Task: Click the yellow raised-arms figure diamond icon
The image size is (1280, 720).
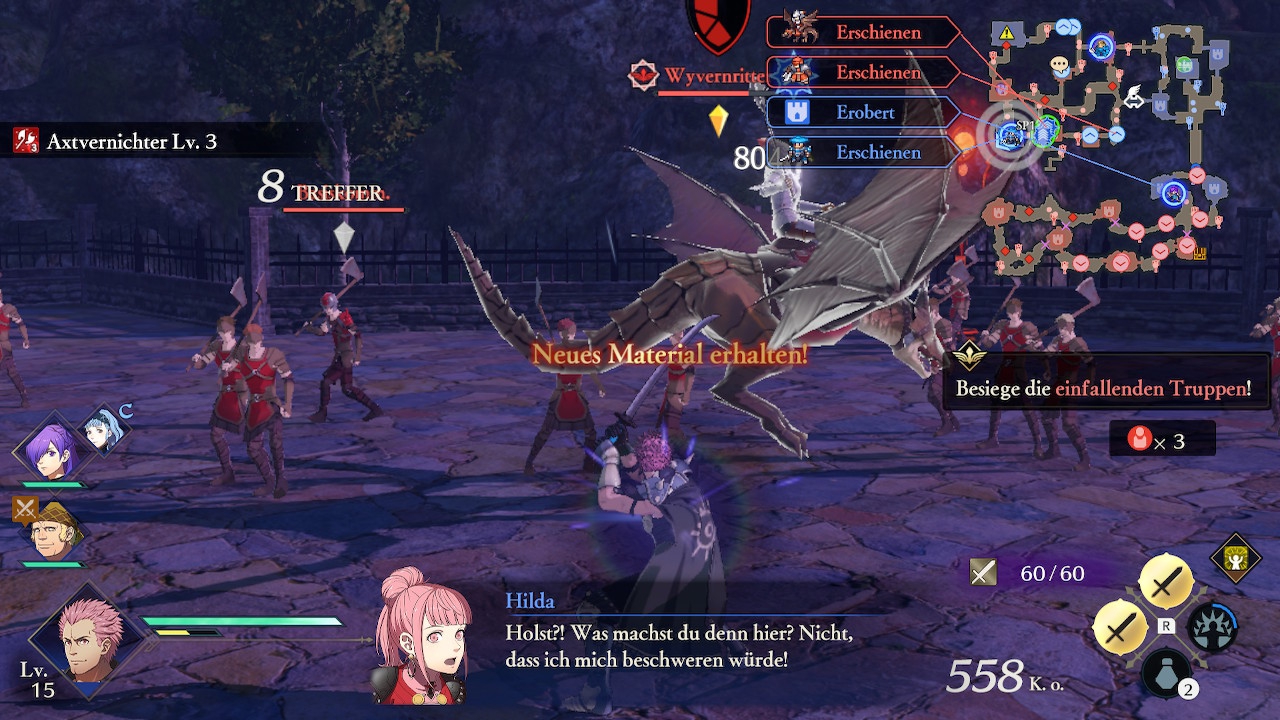Action: (1236, 558)
